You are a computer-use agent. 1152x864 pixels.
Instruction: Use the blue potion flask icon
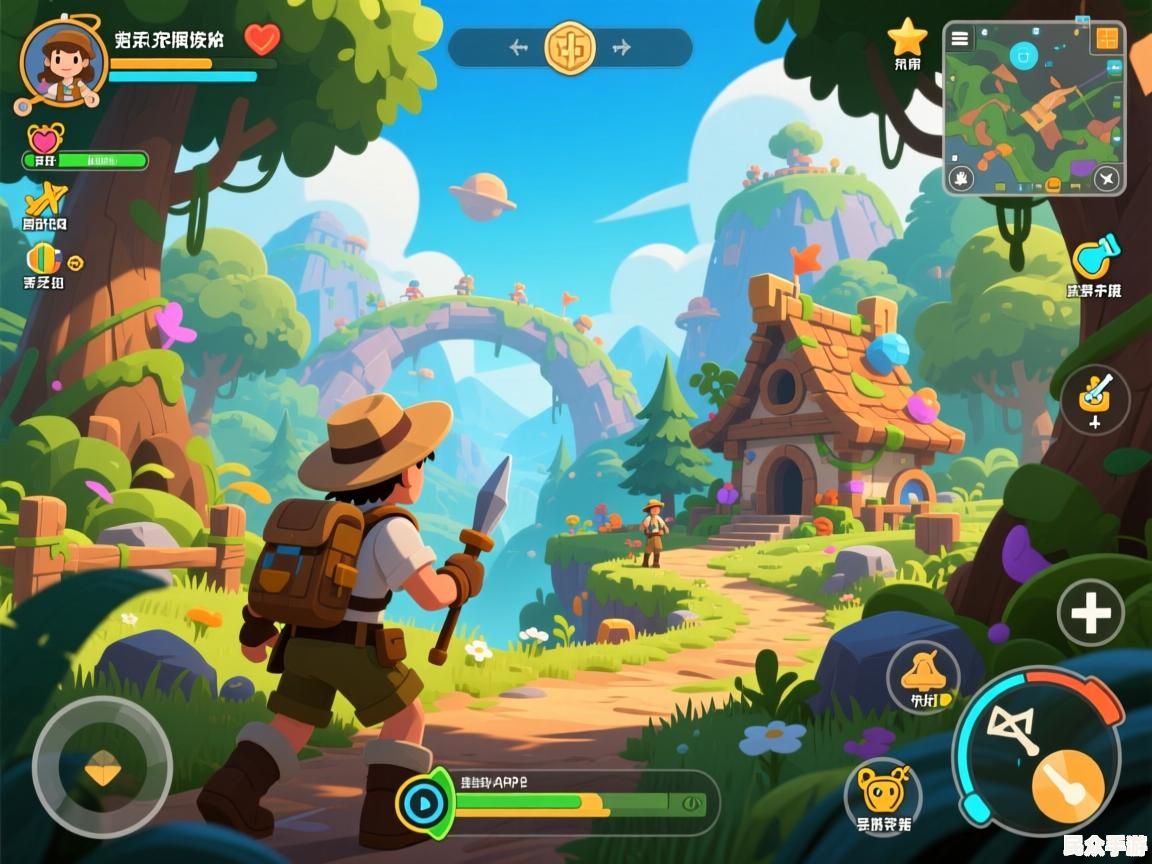(x=1095, y=257)
